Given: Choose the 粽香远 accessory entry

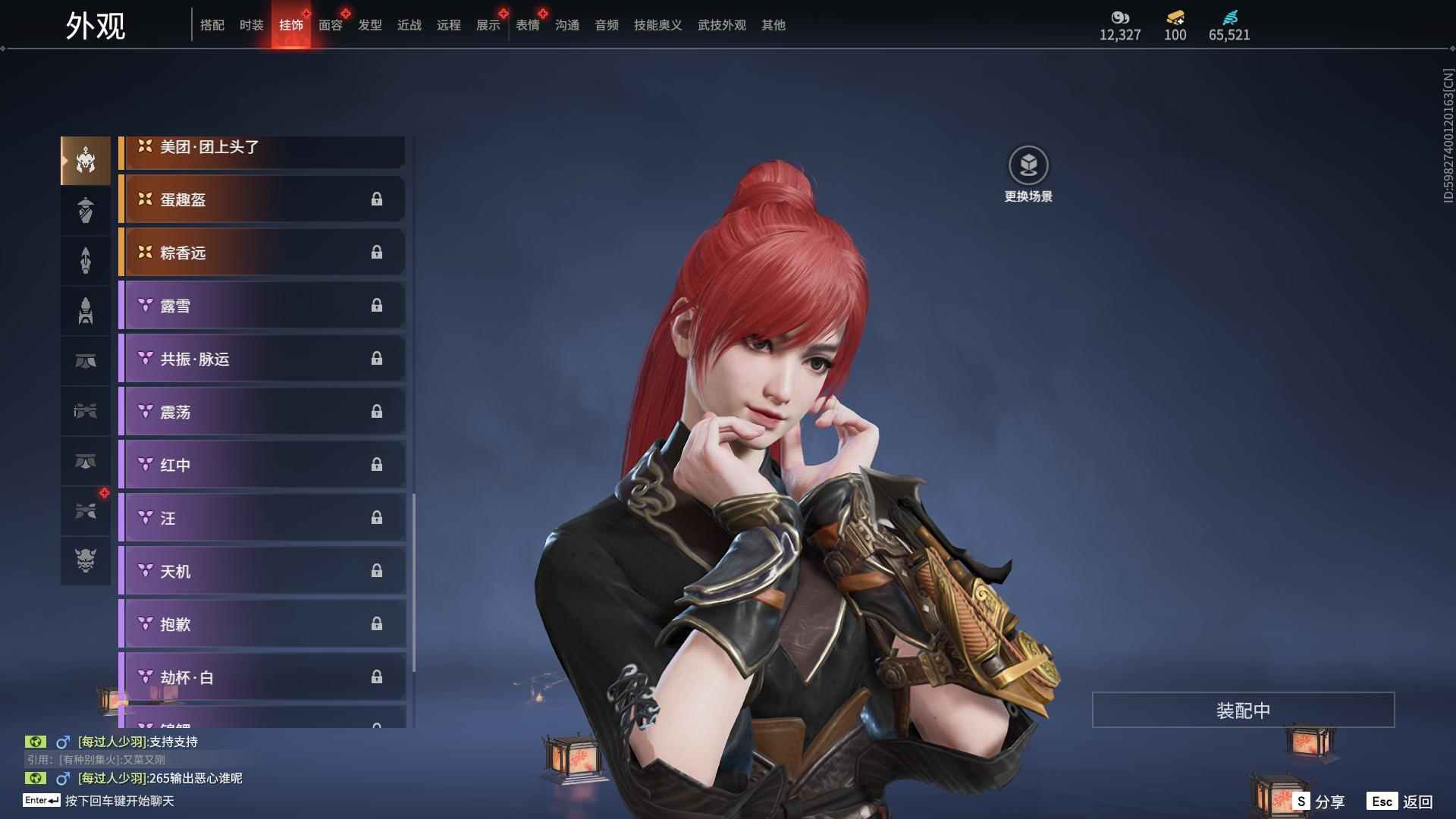Looking at the screenshot, I should click(262, 253).
